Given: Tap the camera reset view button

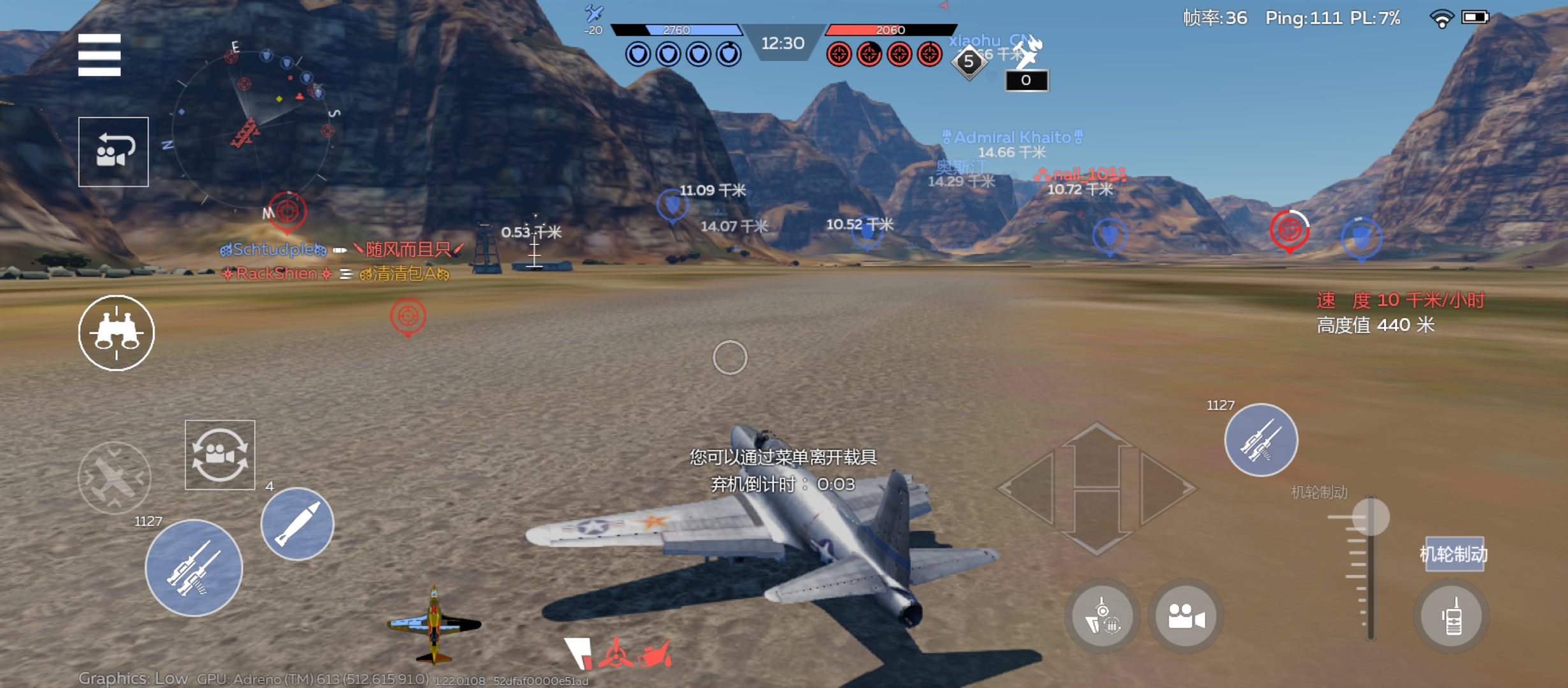Looking at the screenshot, I should click(x=113, y=152).
